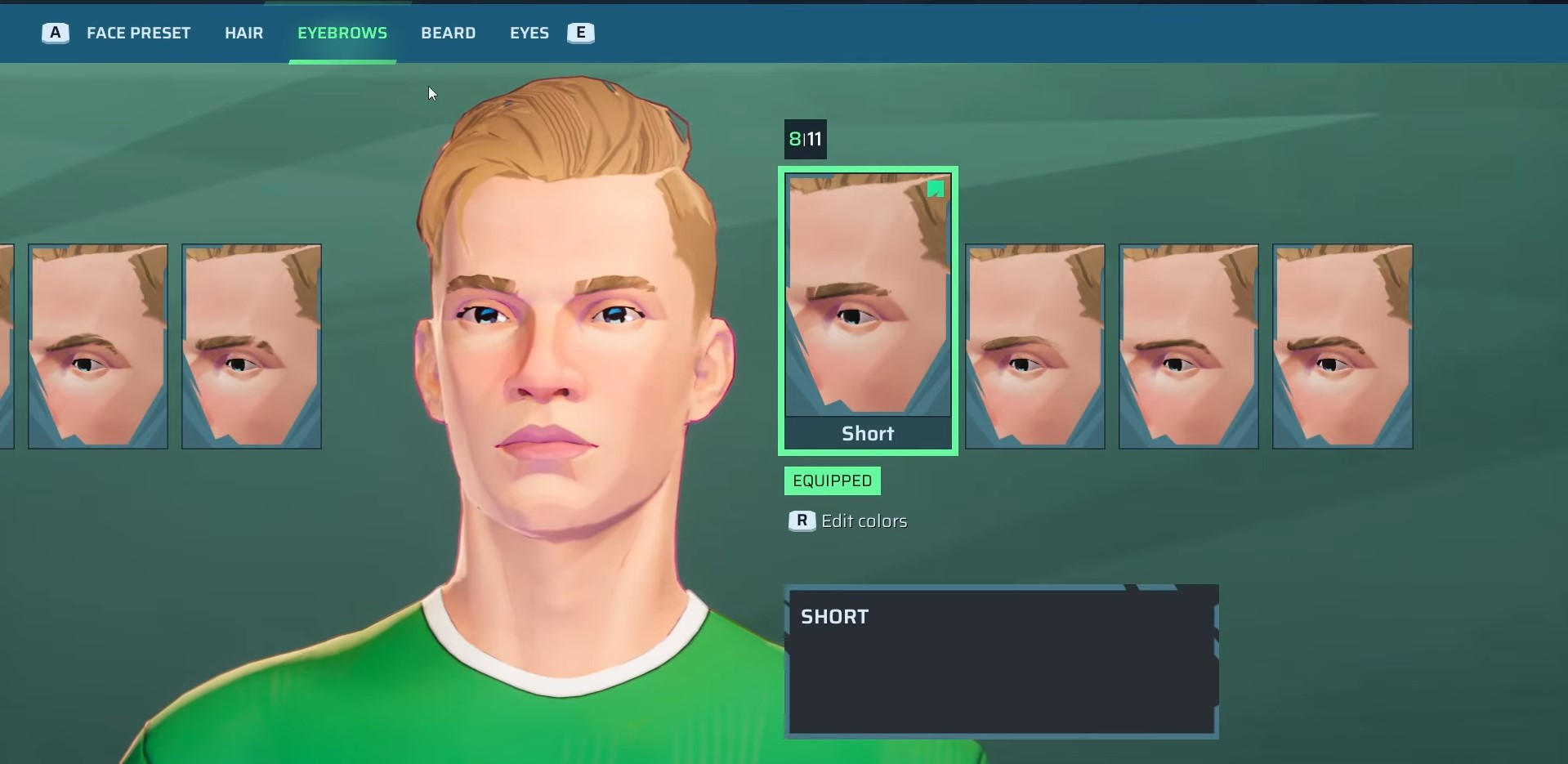Select the EYES tab

pos(528,33)
